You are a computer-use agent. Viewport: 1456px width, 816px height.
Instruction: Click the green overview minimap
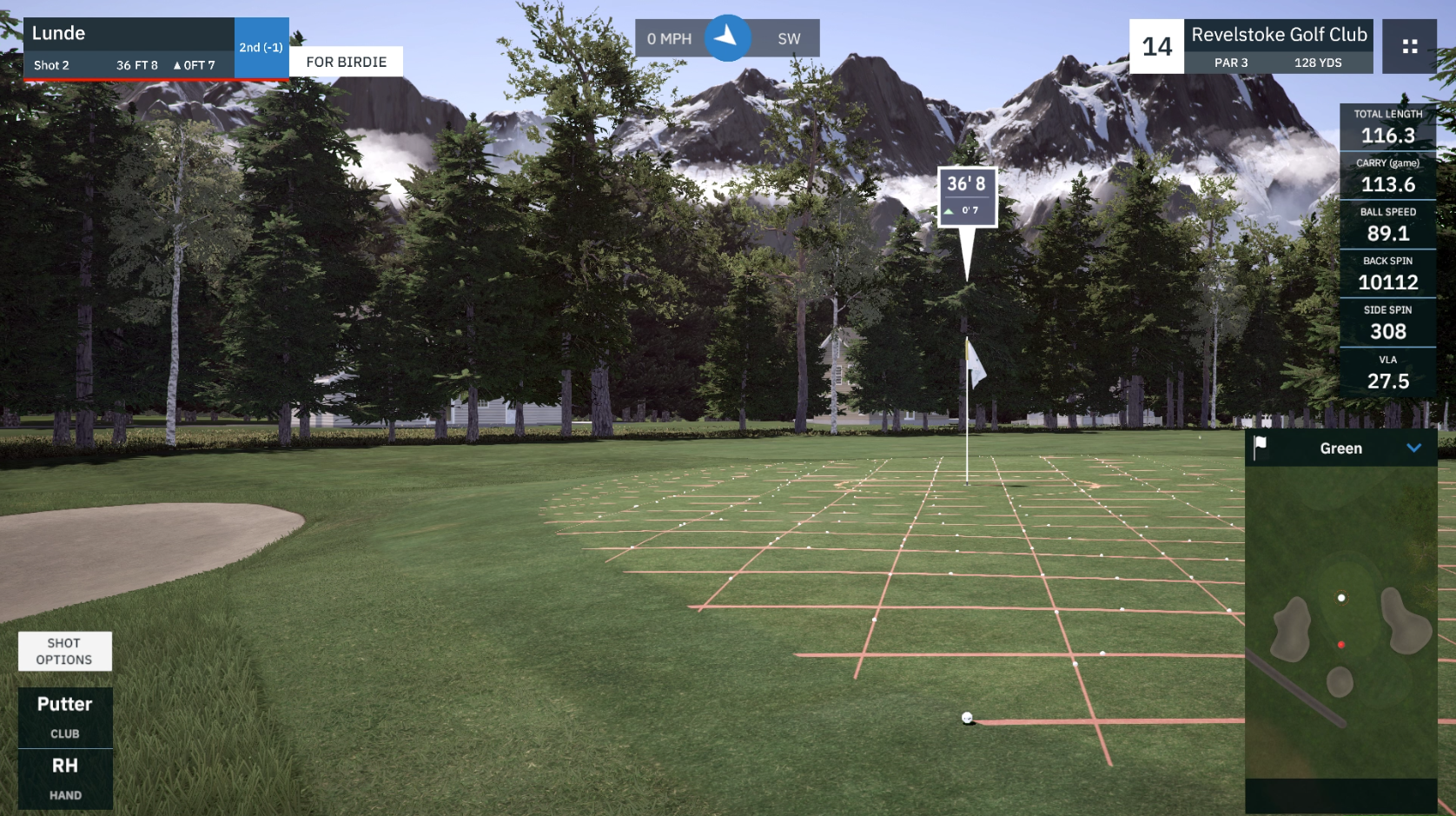point(1340,622)
